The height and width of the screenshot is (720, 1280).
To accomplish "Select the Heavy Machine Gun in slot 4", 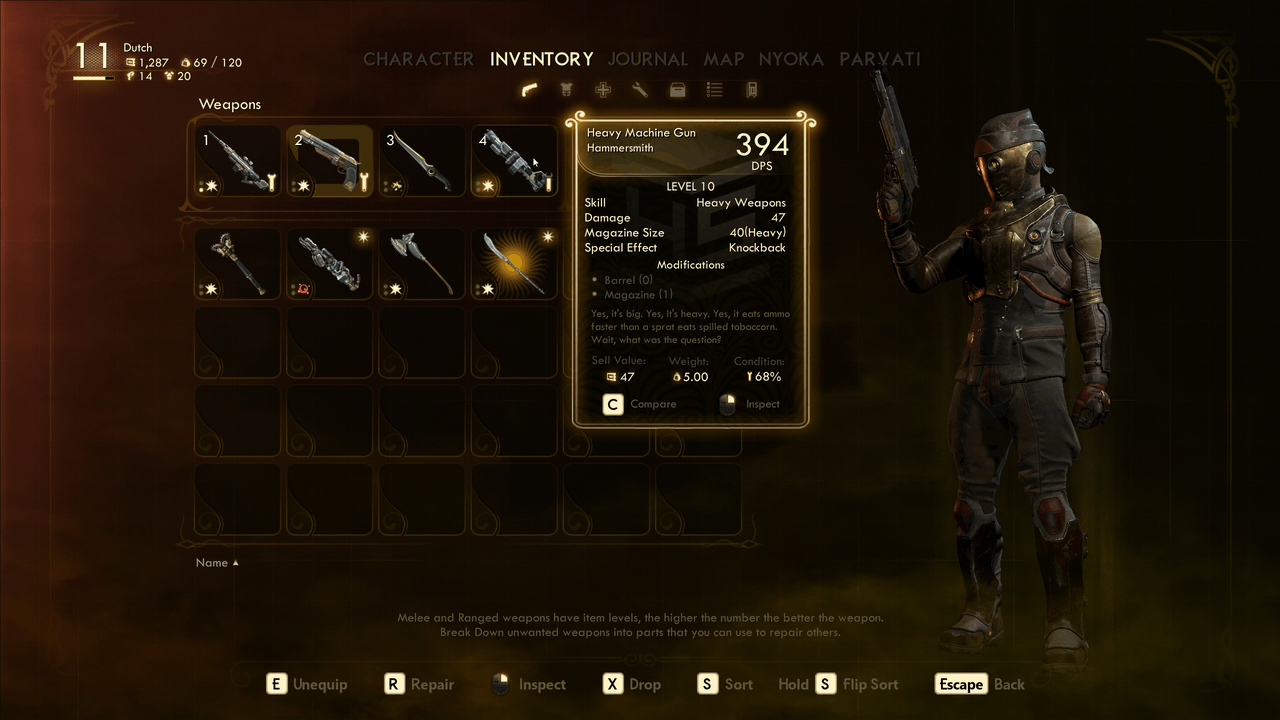I will pyautogui.click(x=514, y=161).
